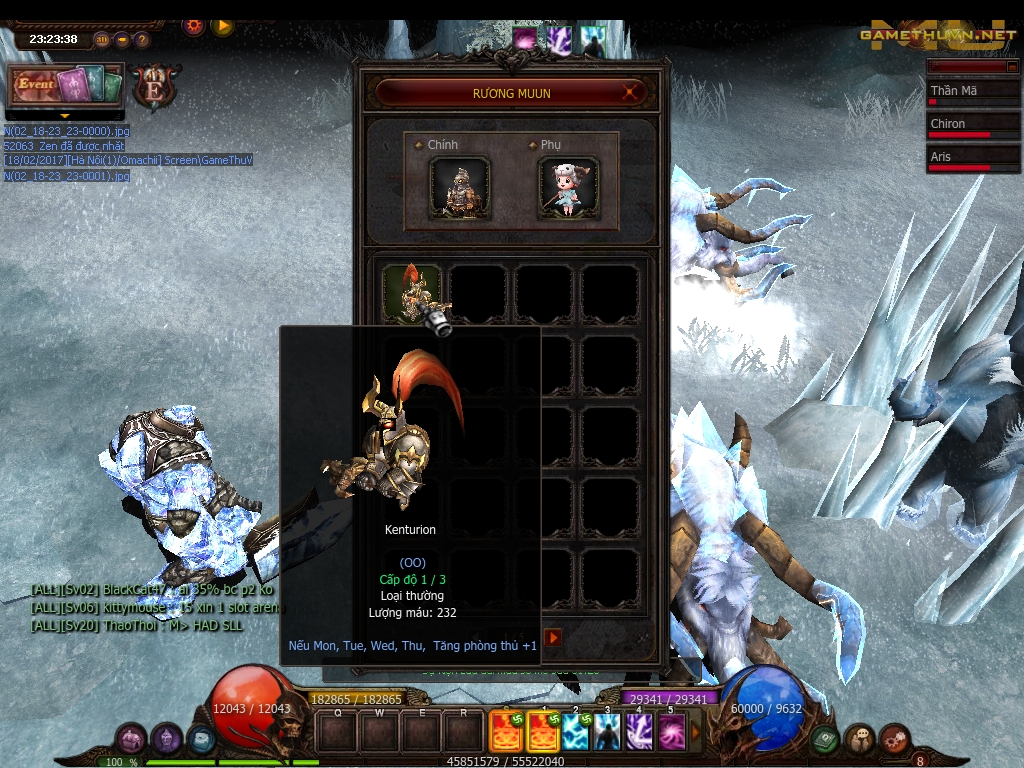Select the secondary (Phụ) Muun slot
Image resolution: width=1024 pixels, height=768 pixels.
point(568,187)
